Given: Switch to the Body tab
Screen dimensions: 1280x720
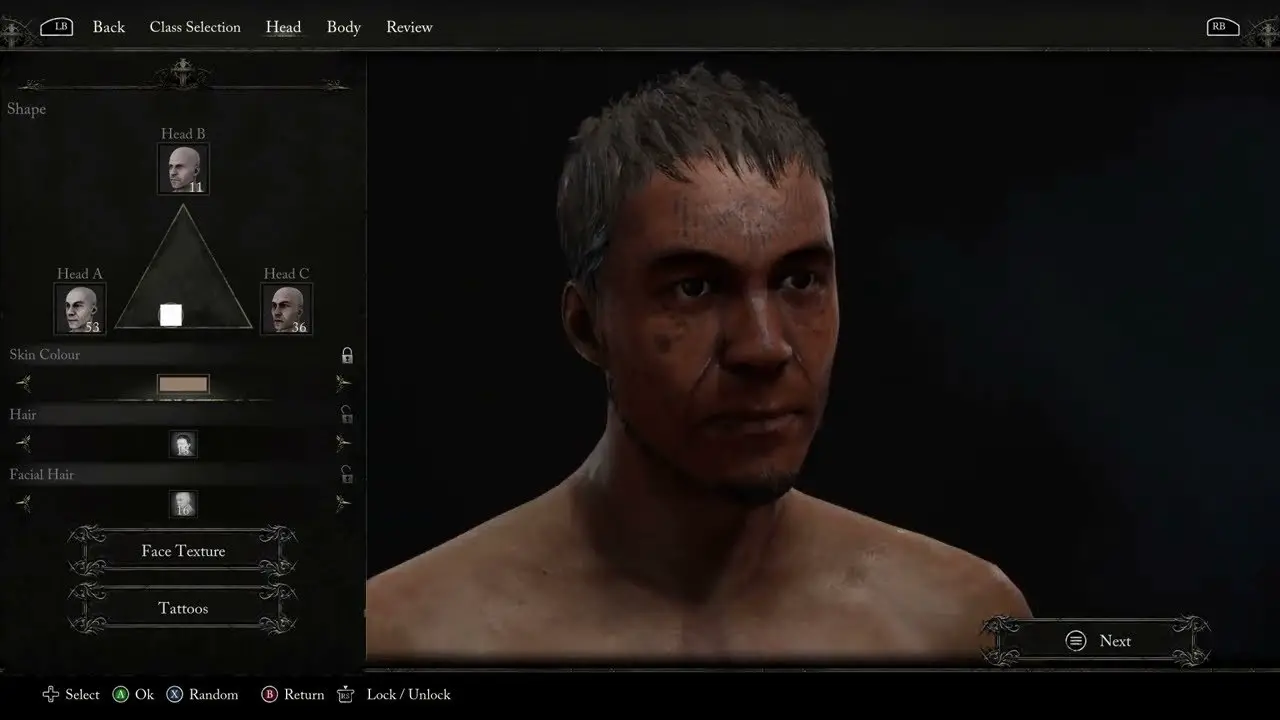Looking at the screenshot, I should pos(343,27).
